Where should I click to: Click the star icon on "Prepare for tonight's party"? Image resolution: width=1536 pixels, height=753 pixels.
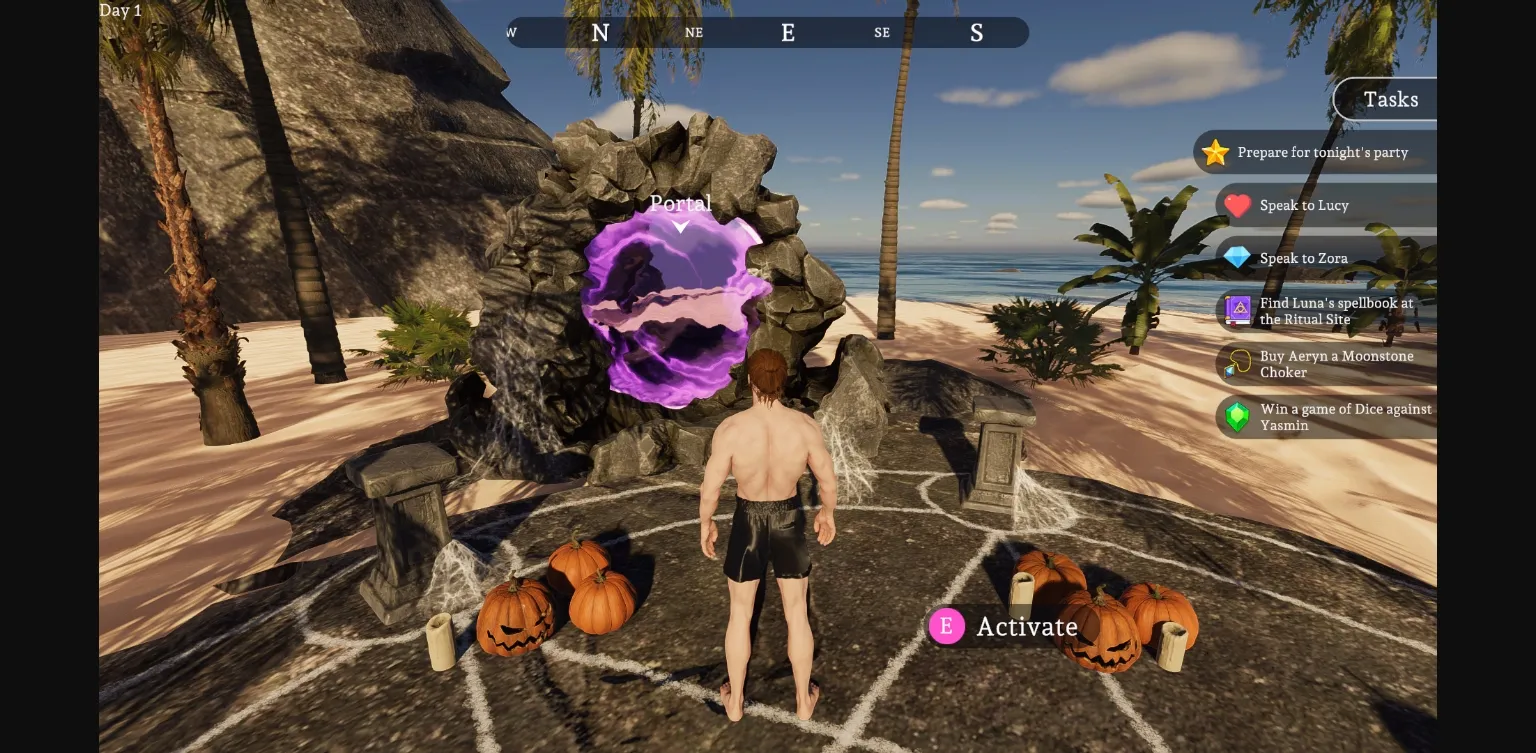coord(1215,152)
